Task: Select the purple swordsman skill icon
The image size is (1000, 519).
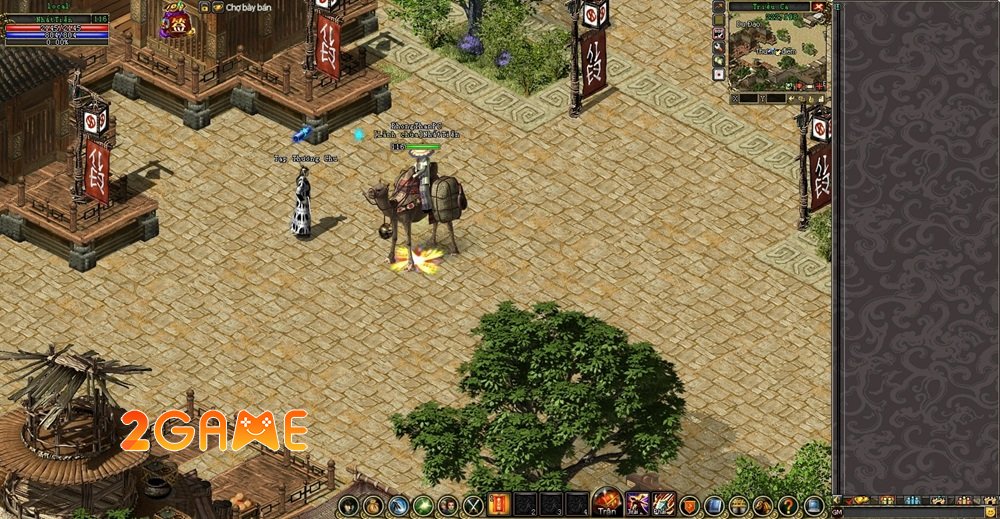Action: tap(639, 505)
